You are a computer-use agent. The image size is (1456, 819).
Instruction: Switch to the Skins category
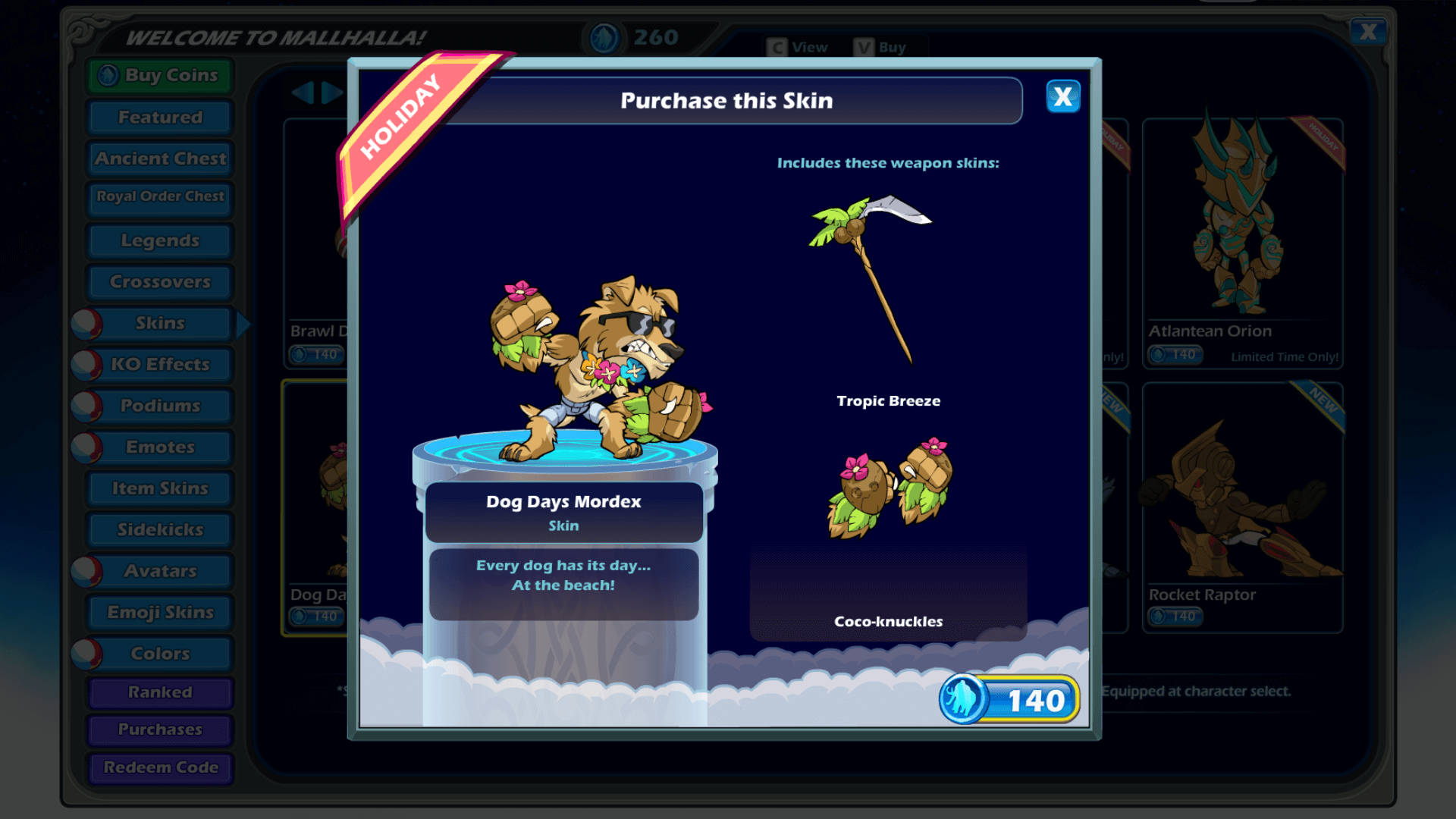[x=160, y=323]
